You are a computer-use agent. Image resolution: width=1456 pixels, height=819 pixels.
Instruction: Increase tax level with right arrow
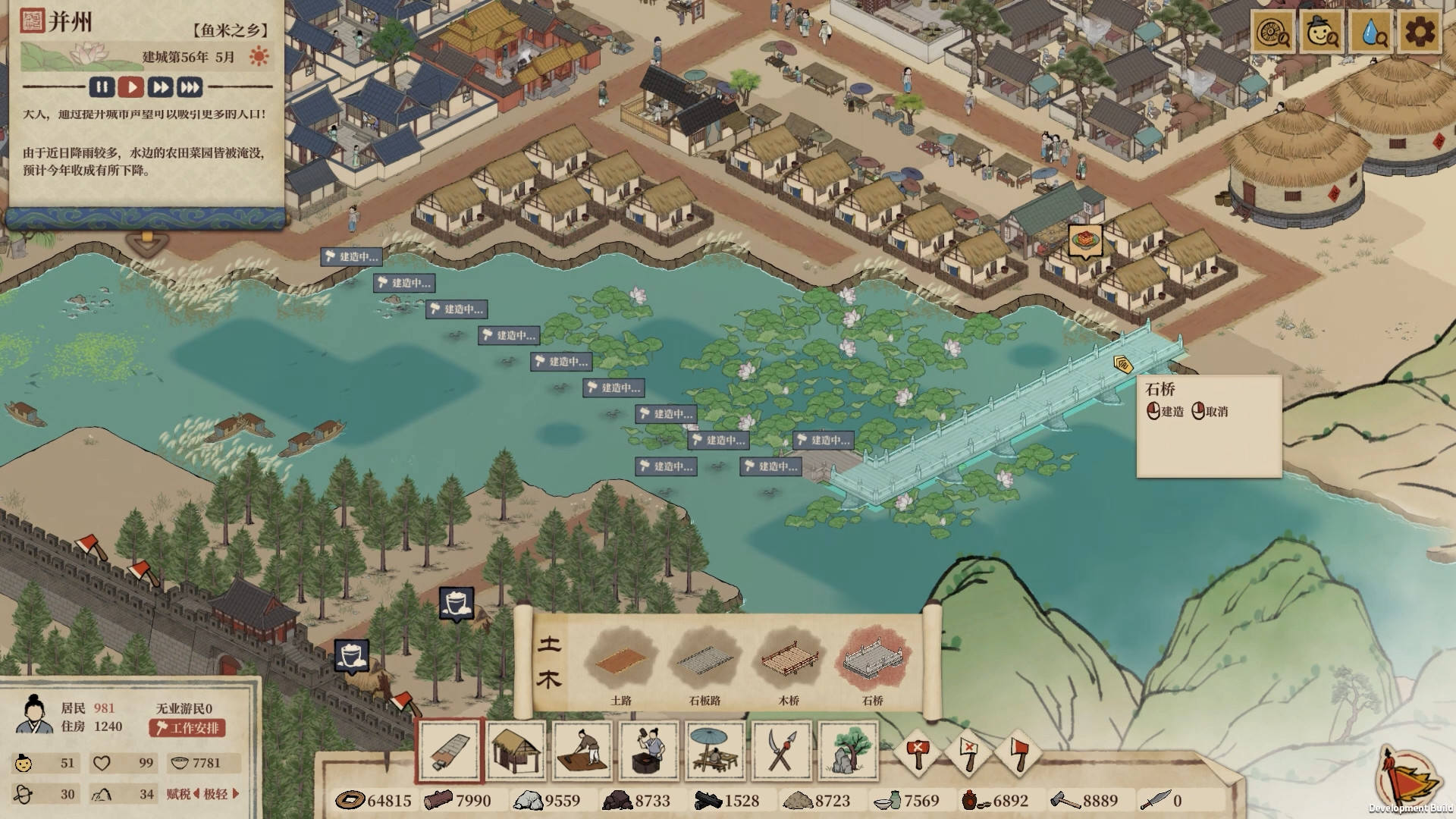pyautogui.click(x=236, y=794)
